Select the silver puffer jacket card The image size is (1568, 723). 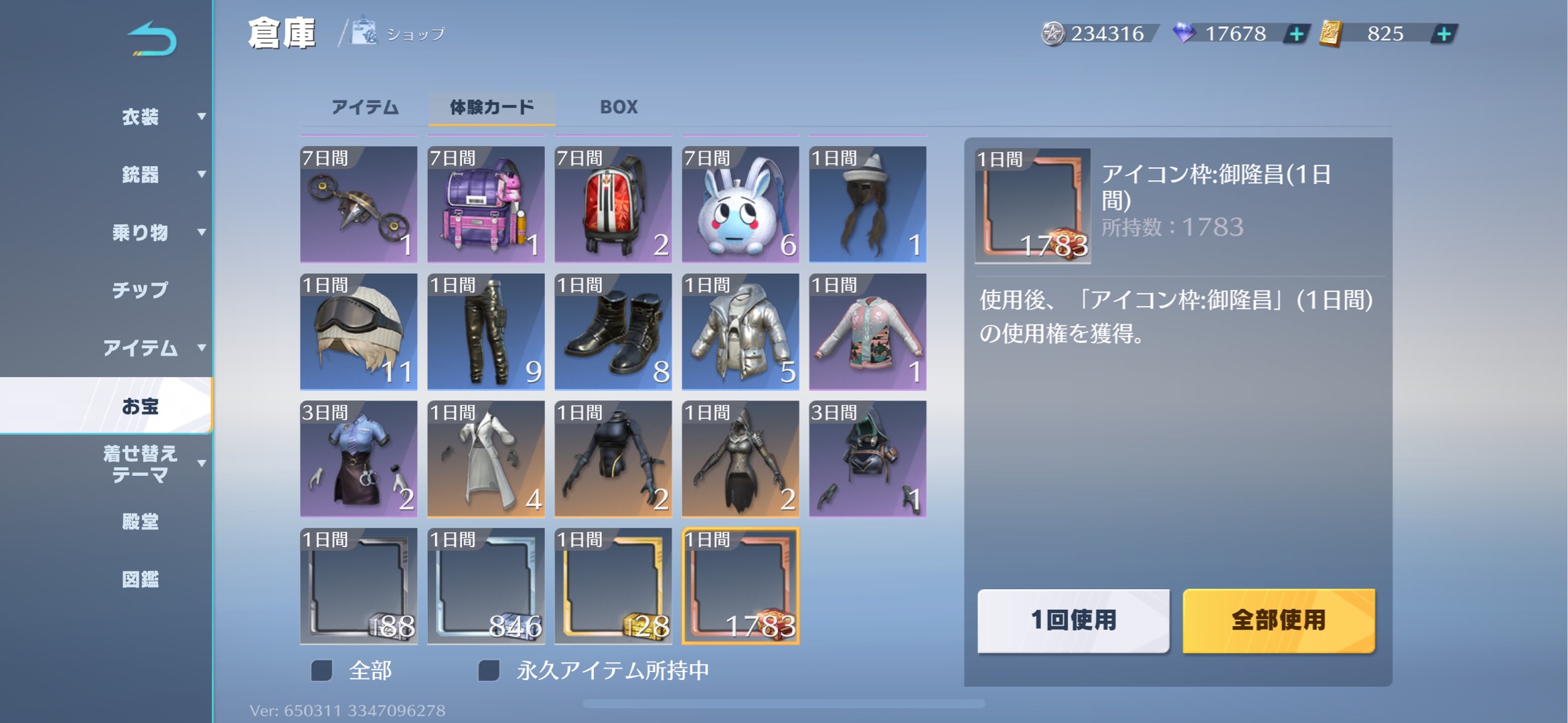tap(740, 331)
